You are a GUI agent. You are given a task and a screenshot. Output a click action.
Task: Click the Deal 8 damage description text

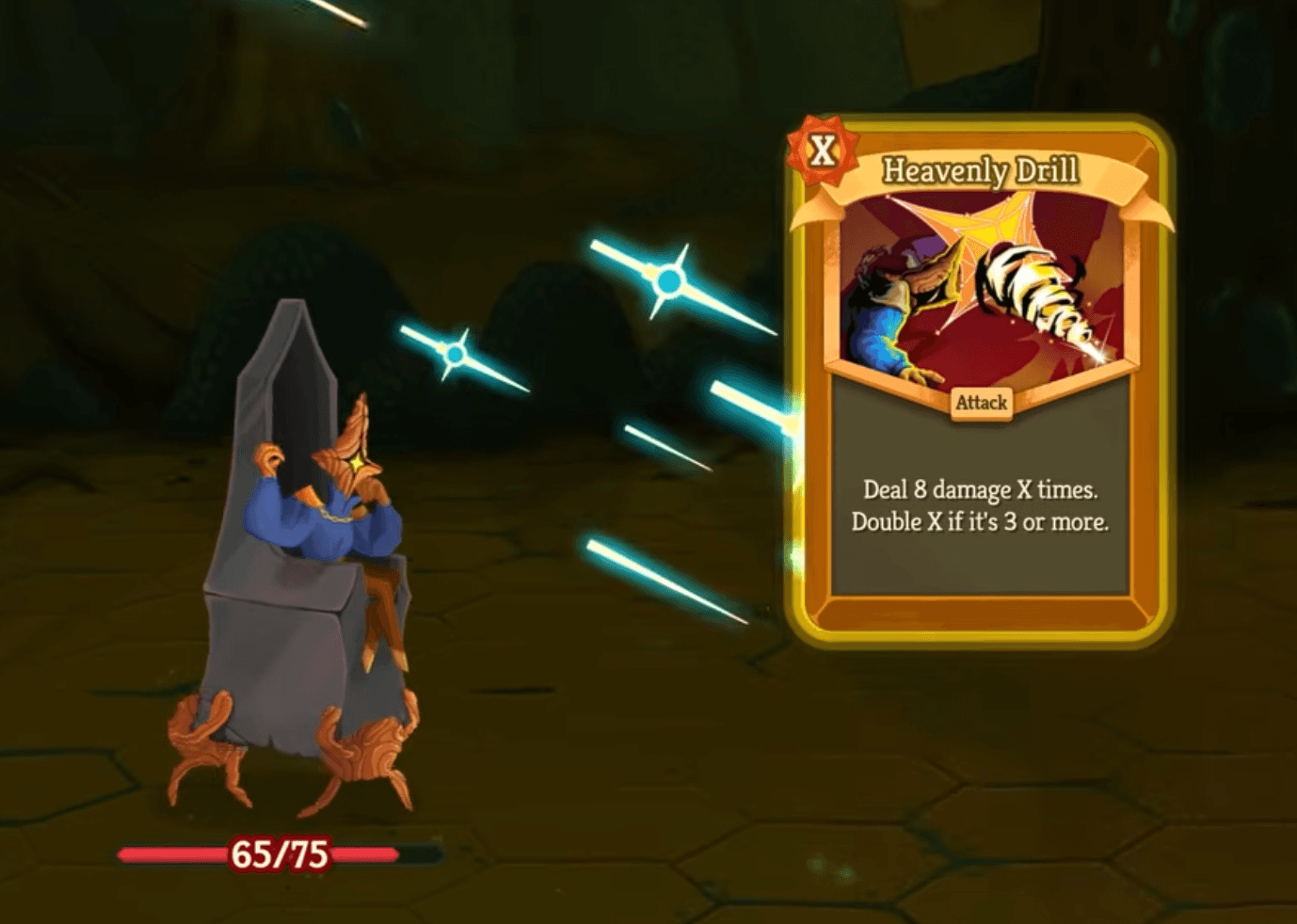click(981, 489)
